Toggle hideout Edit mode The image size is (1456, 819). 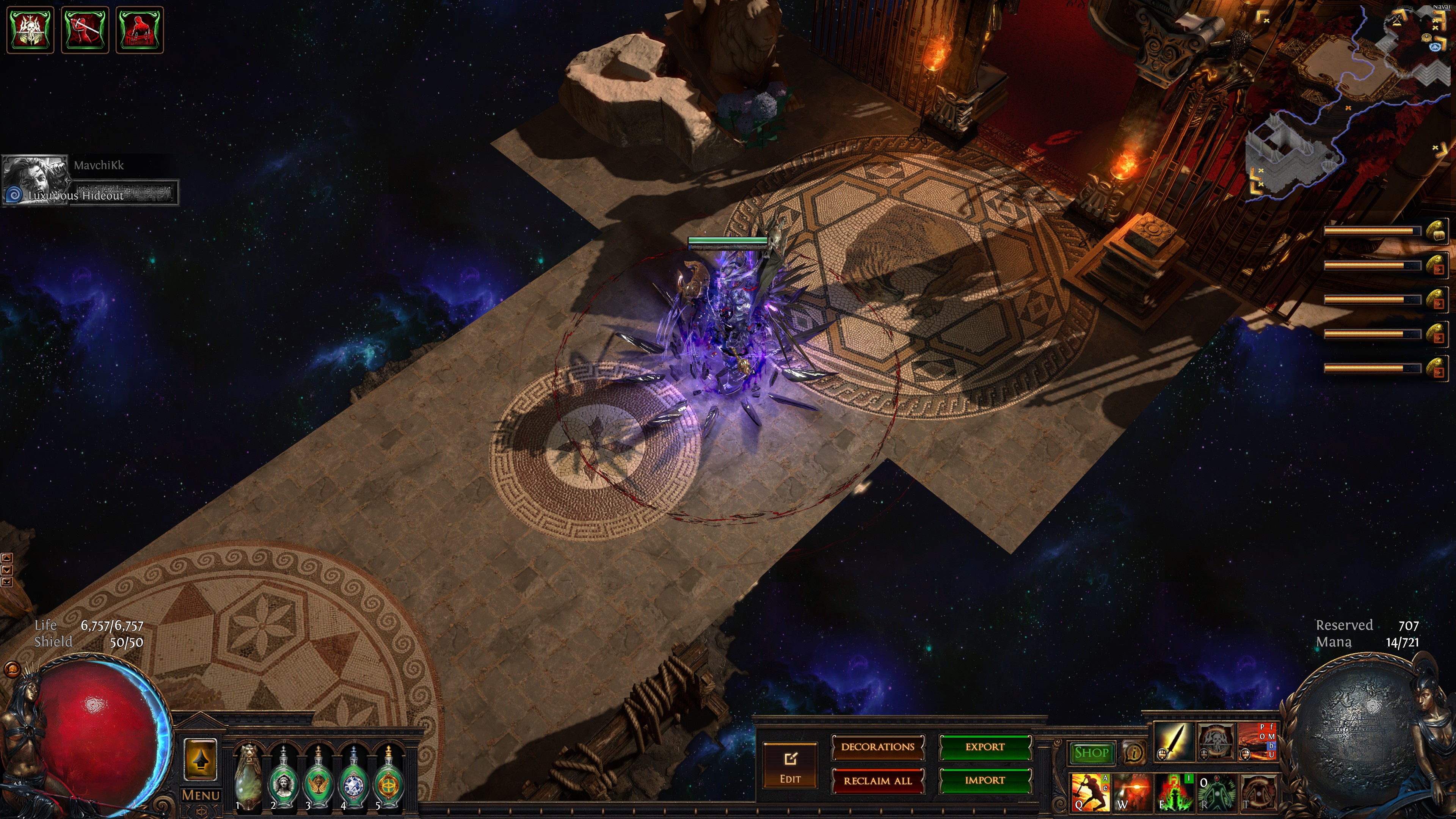pyautogui.click(x=789, y=765)
